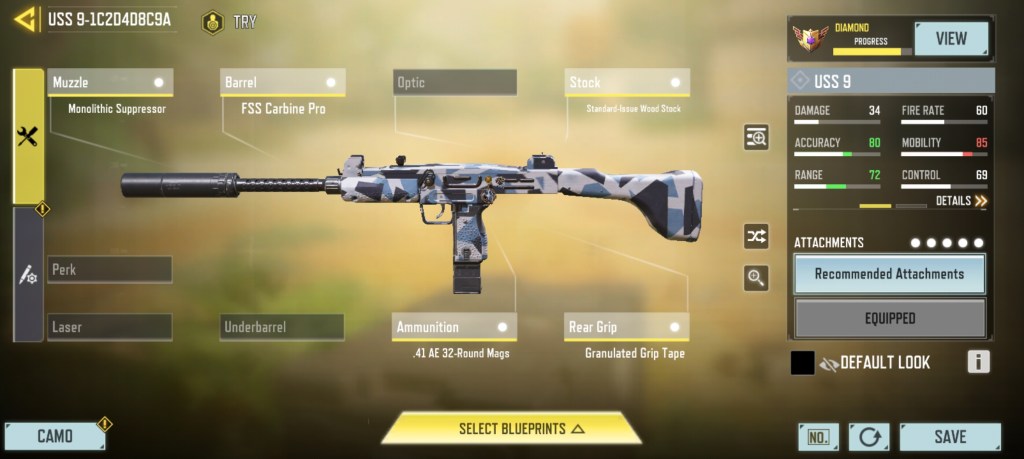Open the Stock attachment slot
Image resolution: width=1024 pixels, height=459 pixels.
point(627,82)
